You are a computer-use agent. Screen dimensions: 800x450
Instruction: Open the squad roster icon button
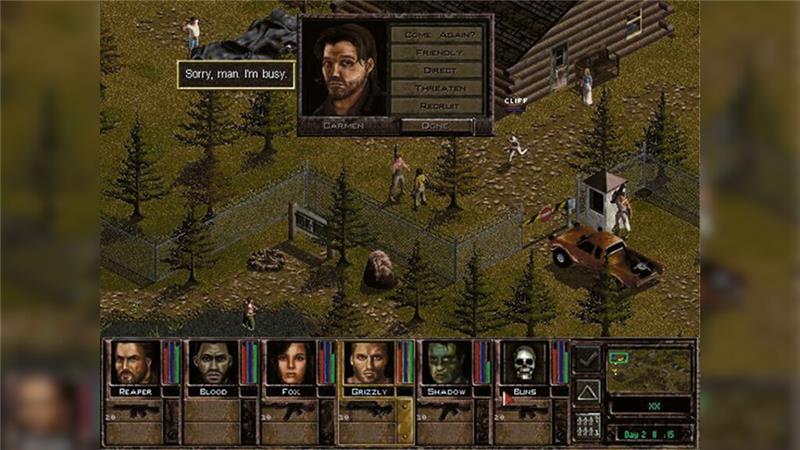587,424
